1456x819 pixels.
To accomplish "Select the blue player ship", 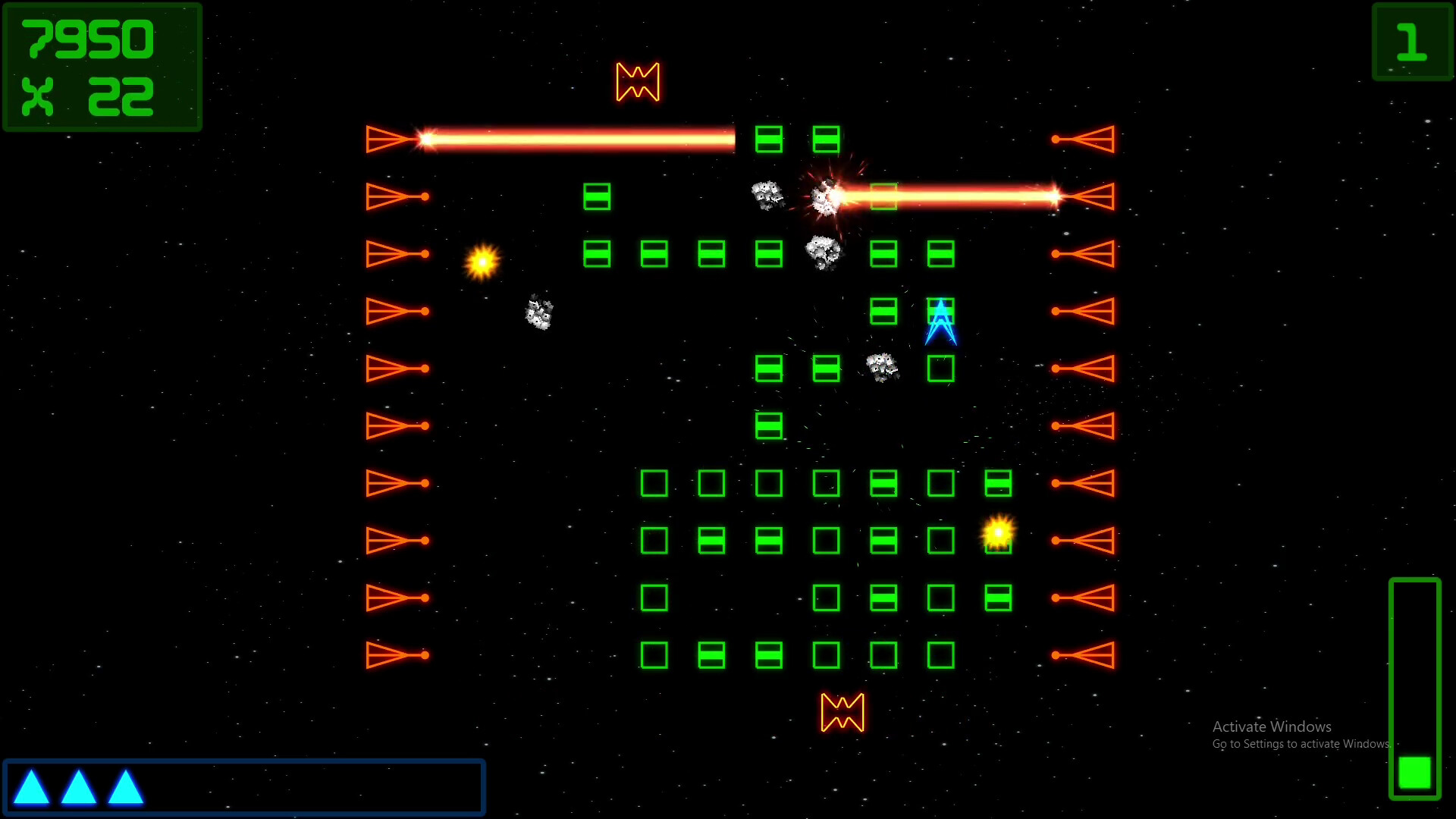I will [940, 322].
